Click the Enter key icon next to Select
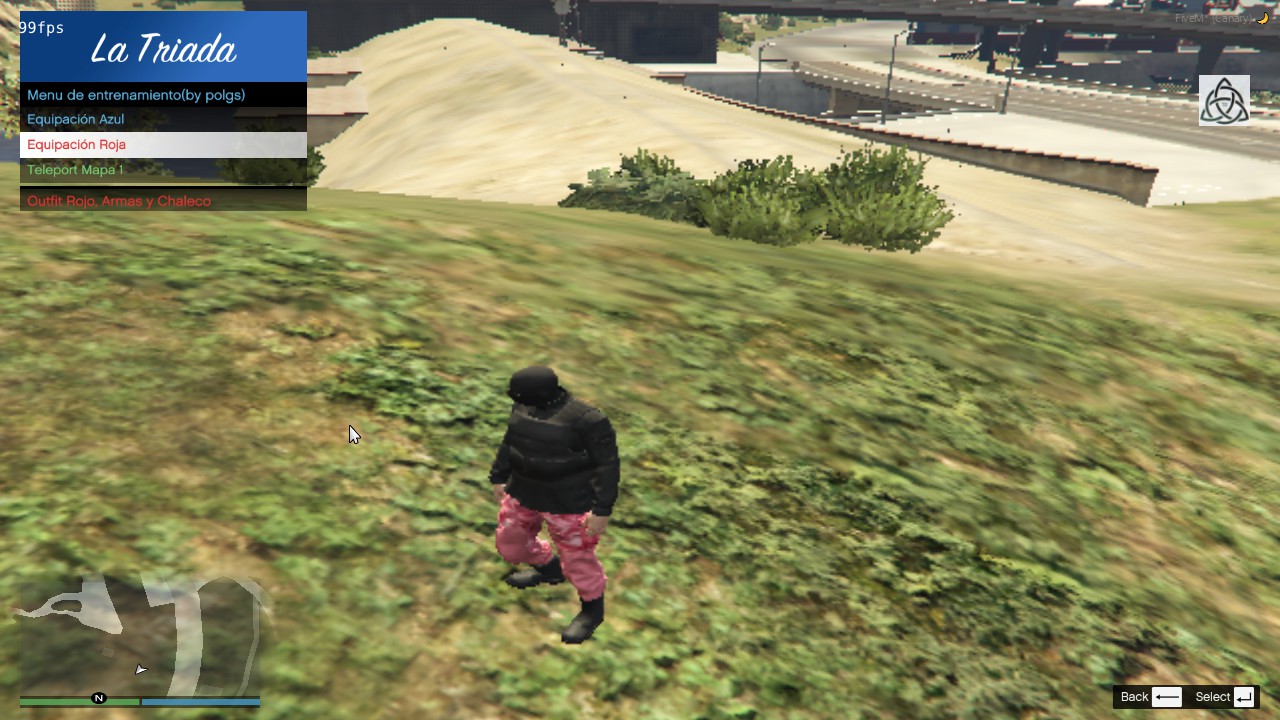Viewport: 1280px width, 720px height. coord(1243,697)
